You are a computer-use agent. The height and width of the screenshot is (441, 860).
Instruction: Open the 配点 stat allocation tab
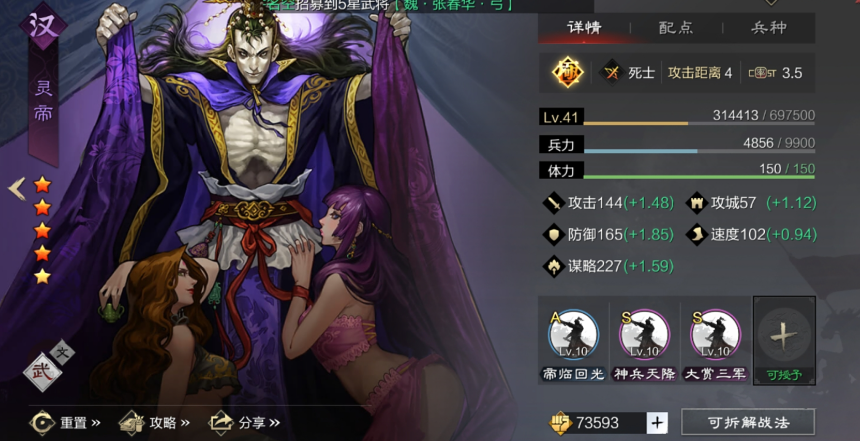click(675, 27)
